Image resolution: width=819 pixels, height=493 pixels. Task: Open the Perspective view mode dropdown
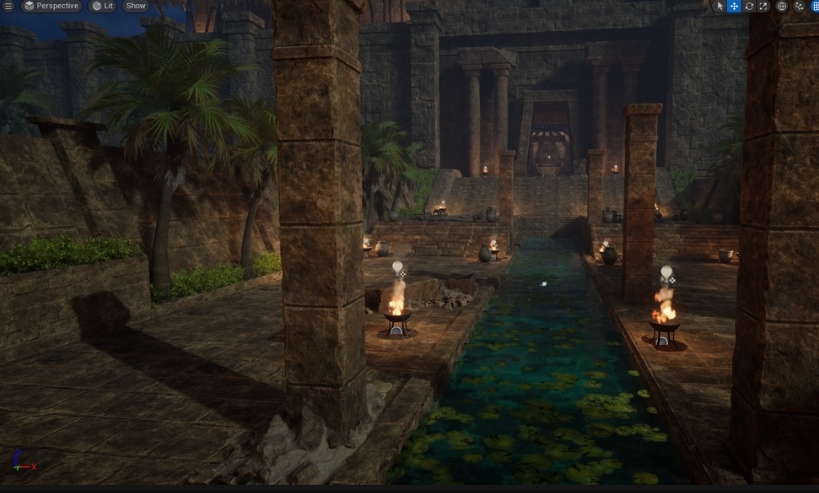tap(50, 6)
